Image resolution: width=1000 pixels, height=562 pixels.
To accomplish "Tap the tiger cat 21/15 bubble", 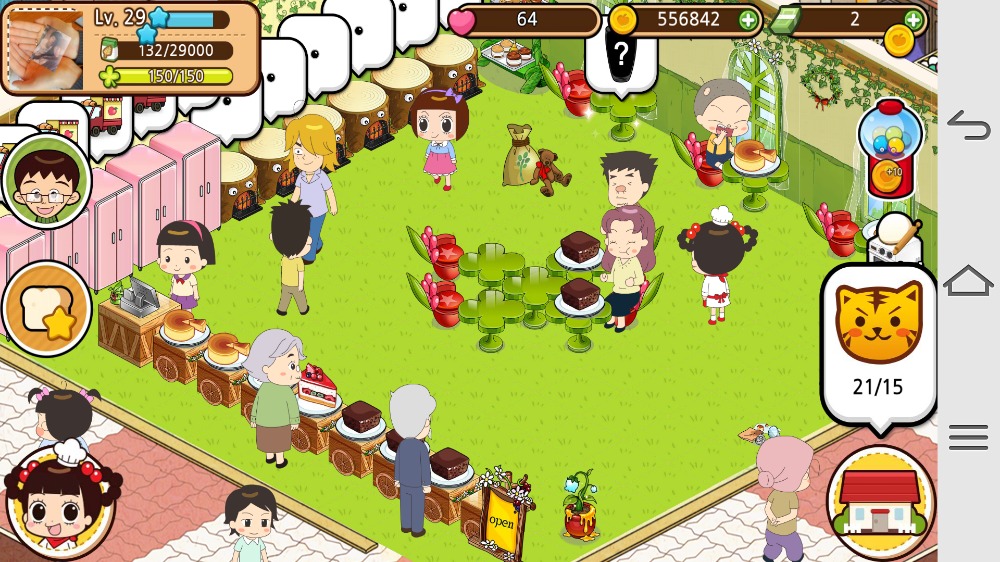I will click(x=878, y=342).
